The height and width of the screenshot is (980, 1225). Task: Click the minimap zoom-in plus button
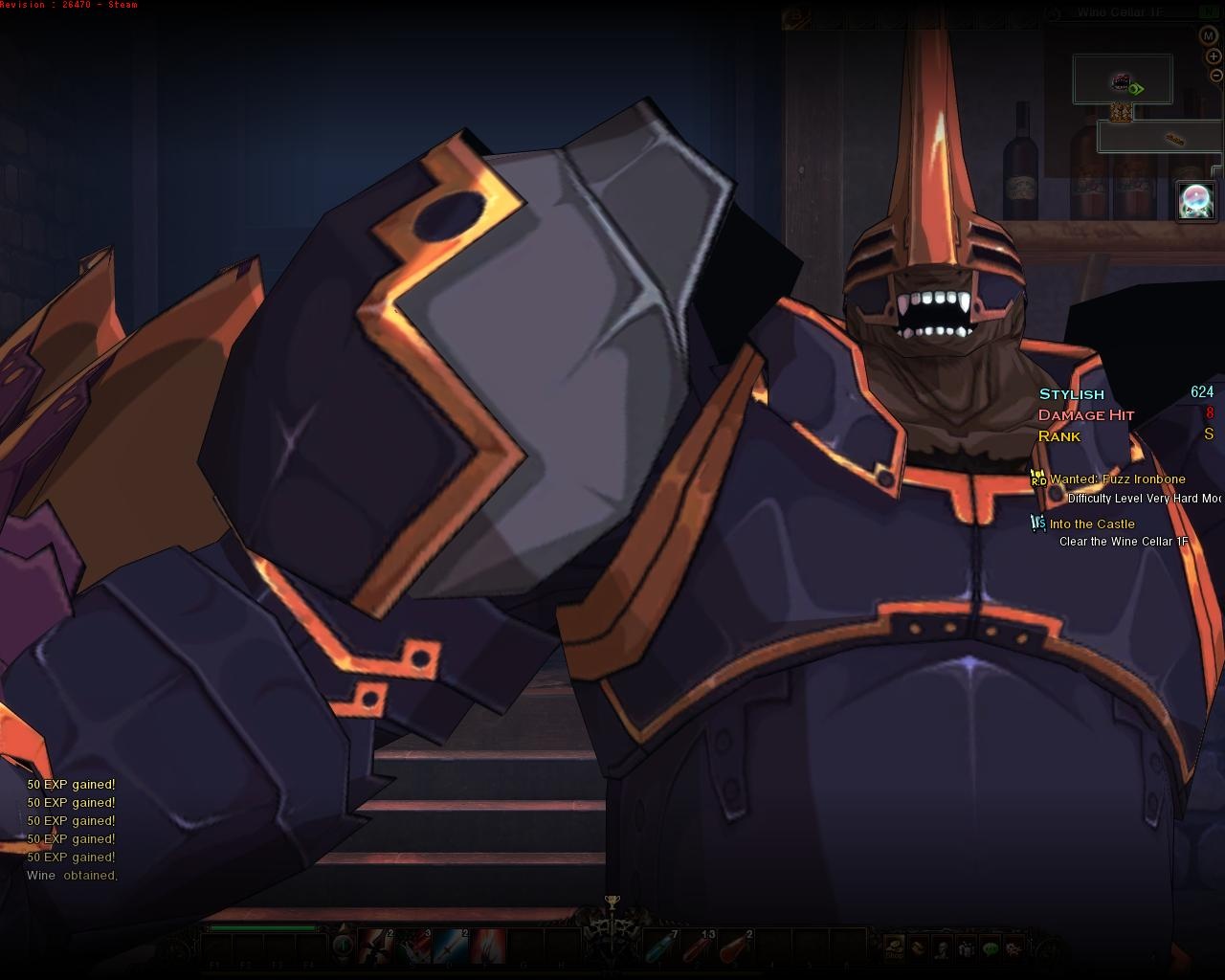pos(1214,56)
